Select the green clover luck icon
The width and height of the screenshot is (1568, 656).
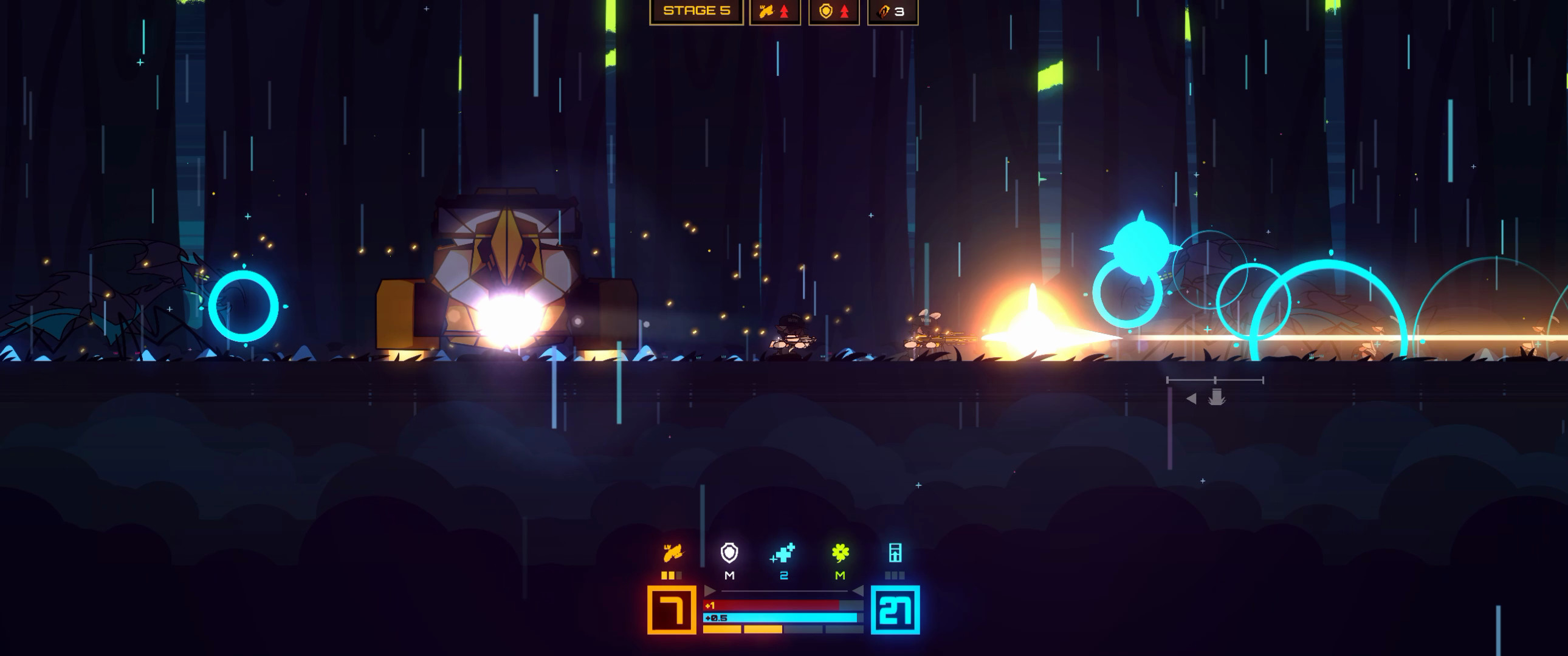(x=841, y=554)
